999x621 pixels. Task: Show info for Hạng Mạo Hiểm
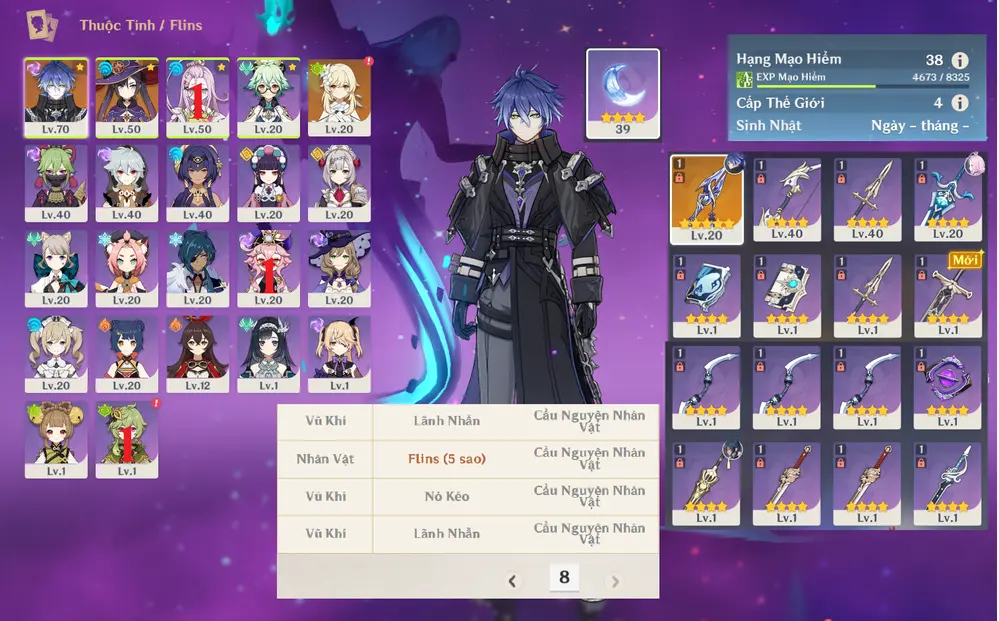point(960,60)
